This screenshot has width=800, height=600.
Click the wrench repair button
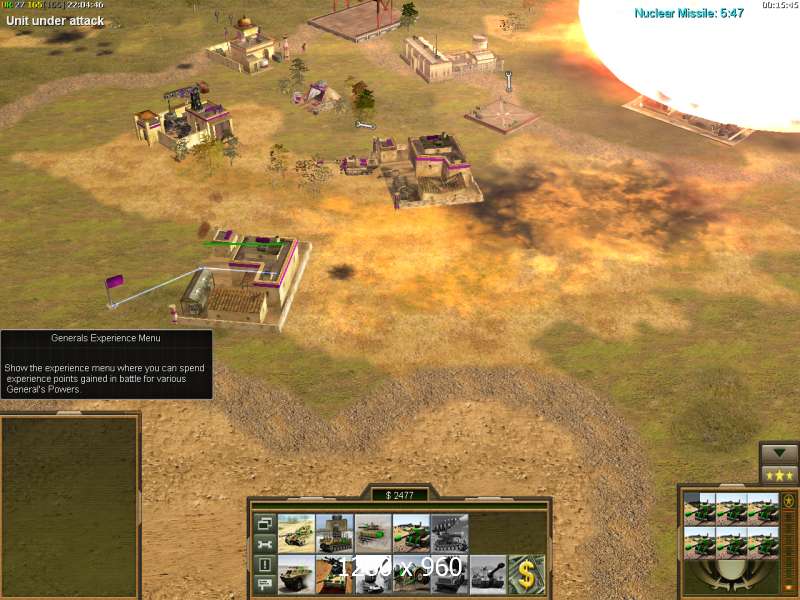(264, 544)
